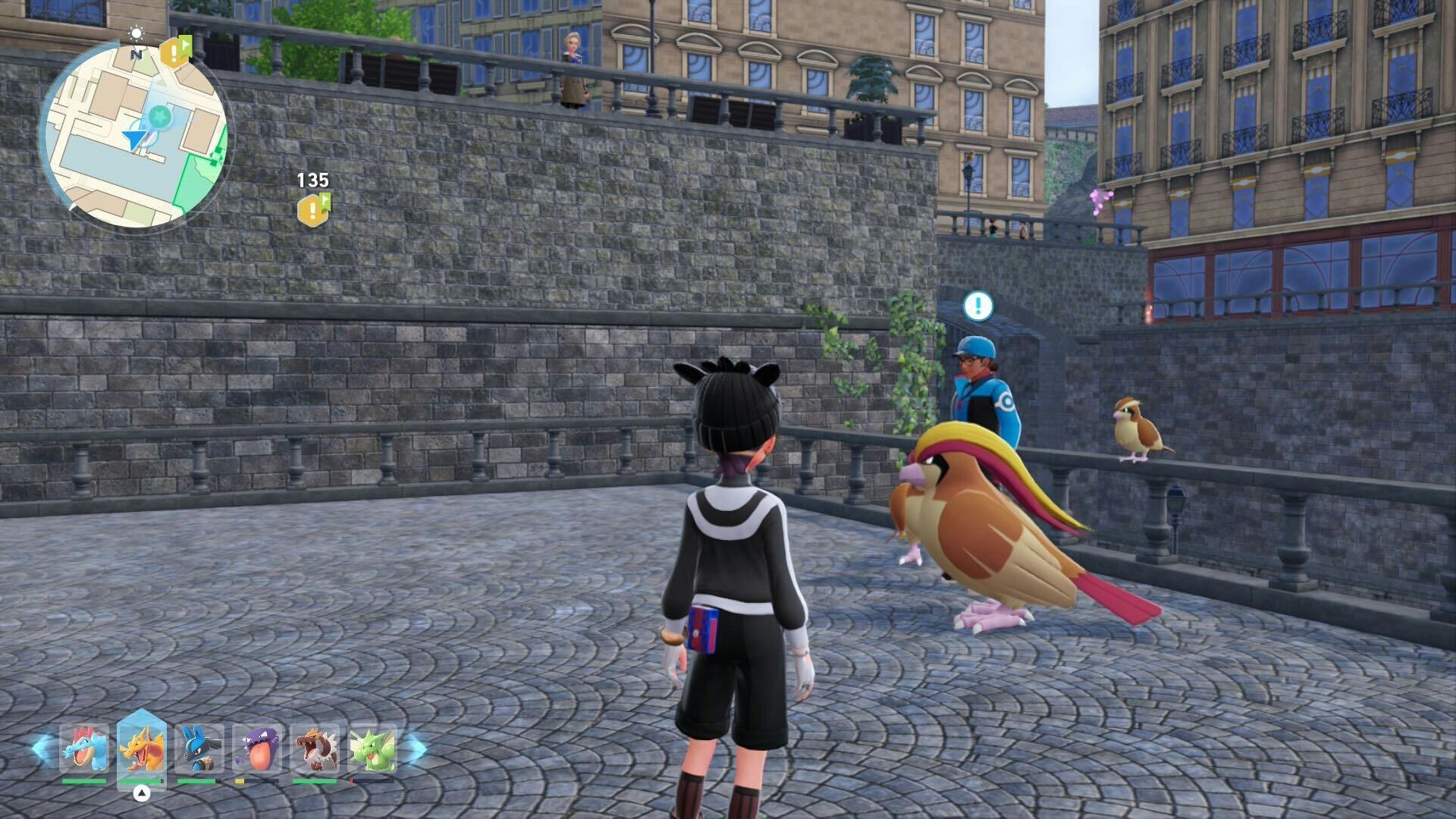Select the quest marker on the minimap's edge
Screen dimensions: 1456x819
click(x=174, y=52)
